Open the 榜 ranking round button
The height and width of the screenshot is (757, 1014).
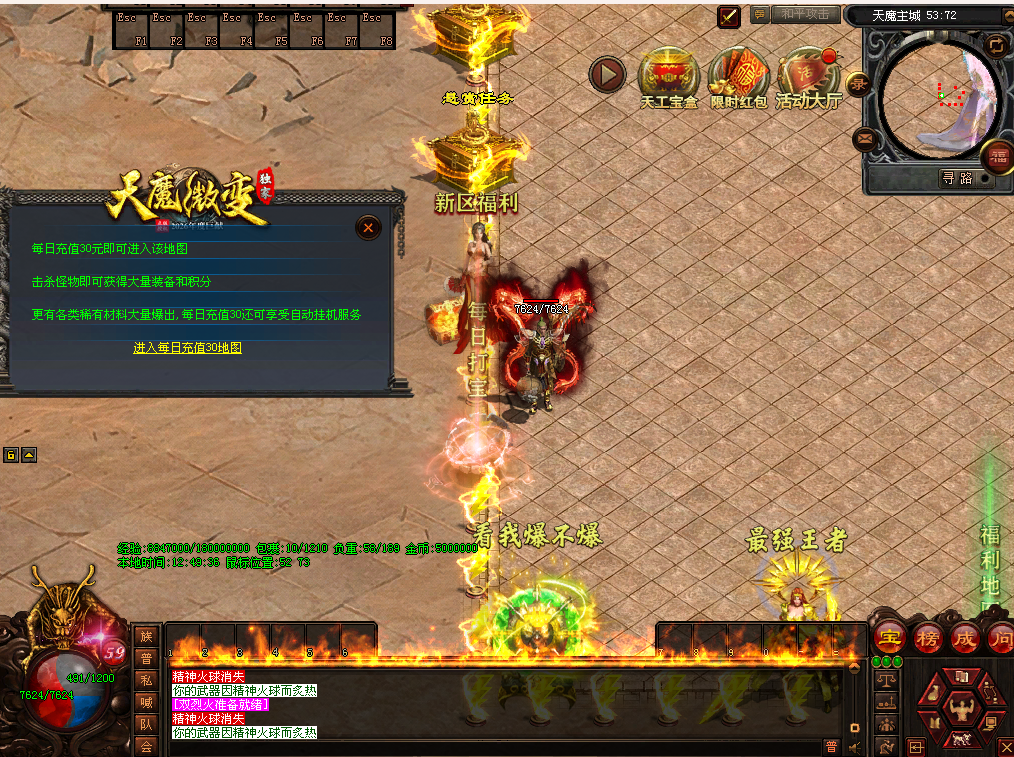(x=928, y=636)
